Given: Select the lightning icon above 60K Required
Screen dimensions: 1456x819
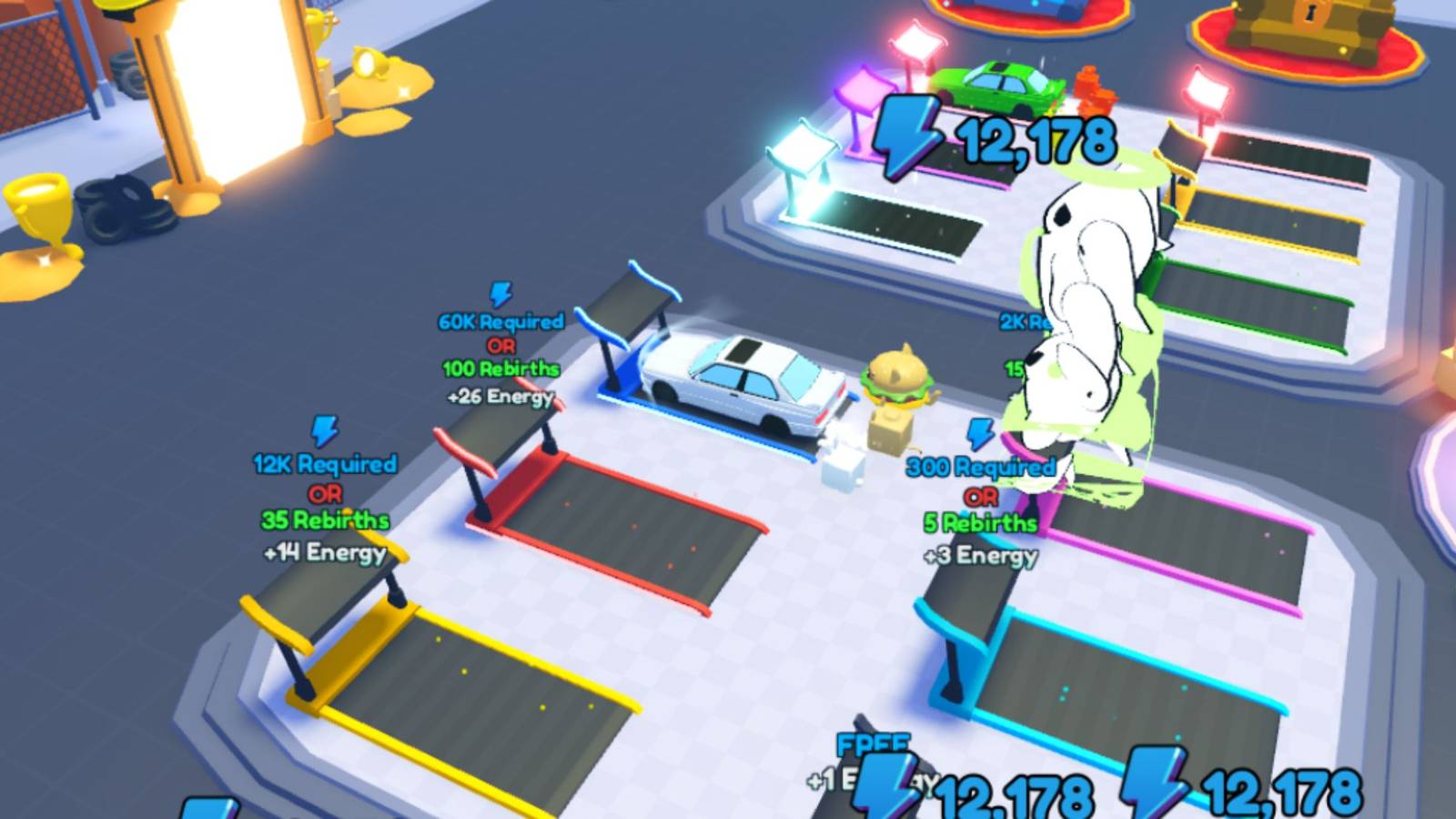Looking at the screenshot, I should (x=498, y=293).
